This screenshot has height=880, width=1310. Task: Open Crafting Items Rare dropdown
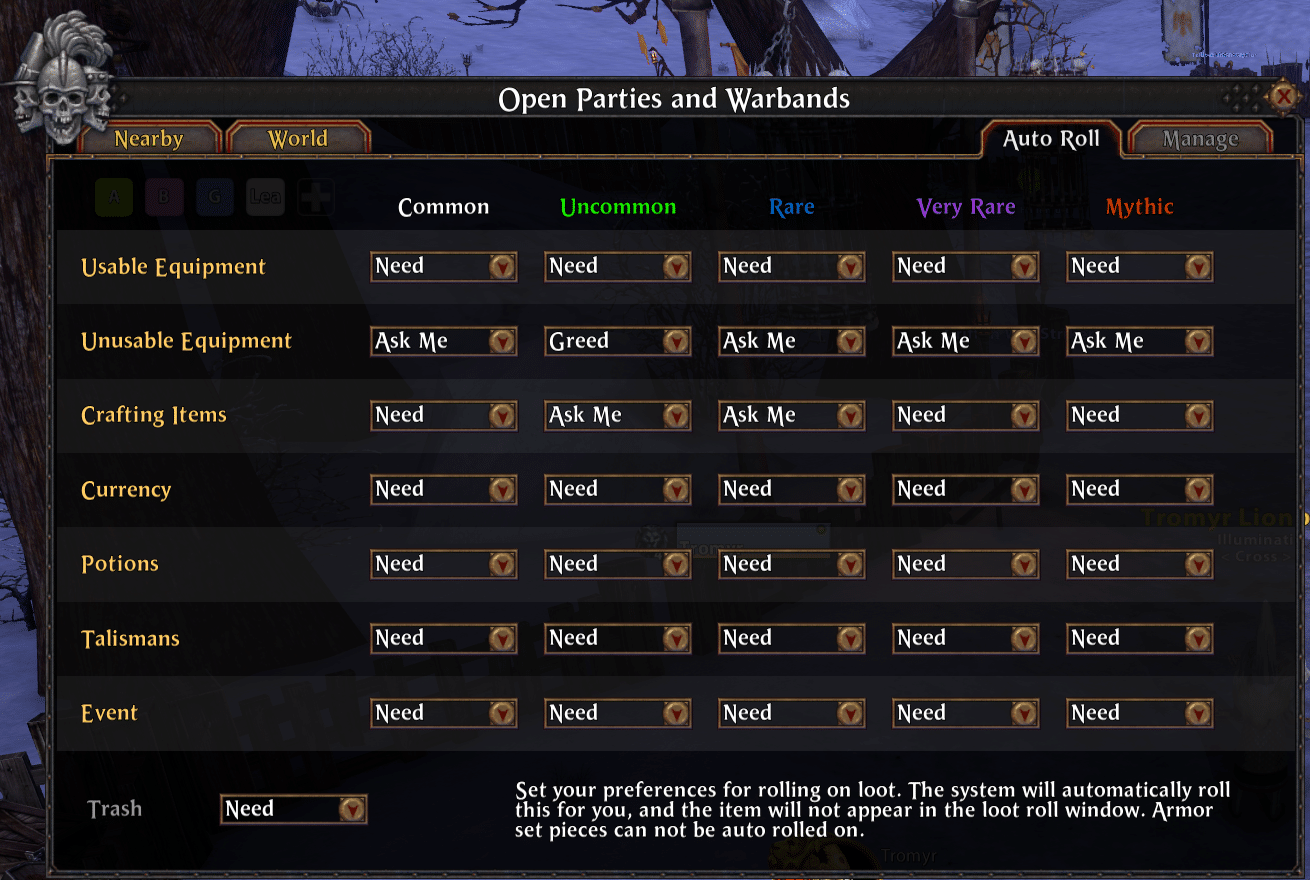click(x=850, y=415)
